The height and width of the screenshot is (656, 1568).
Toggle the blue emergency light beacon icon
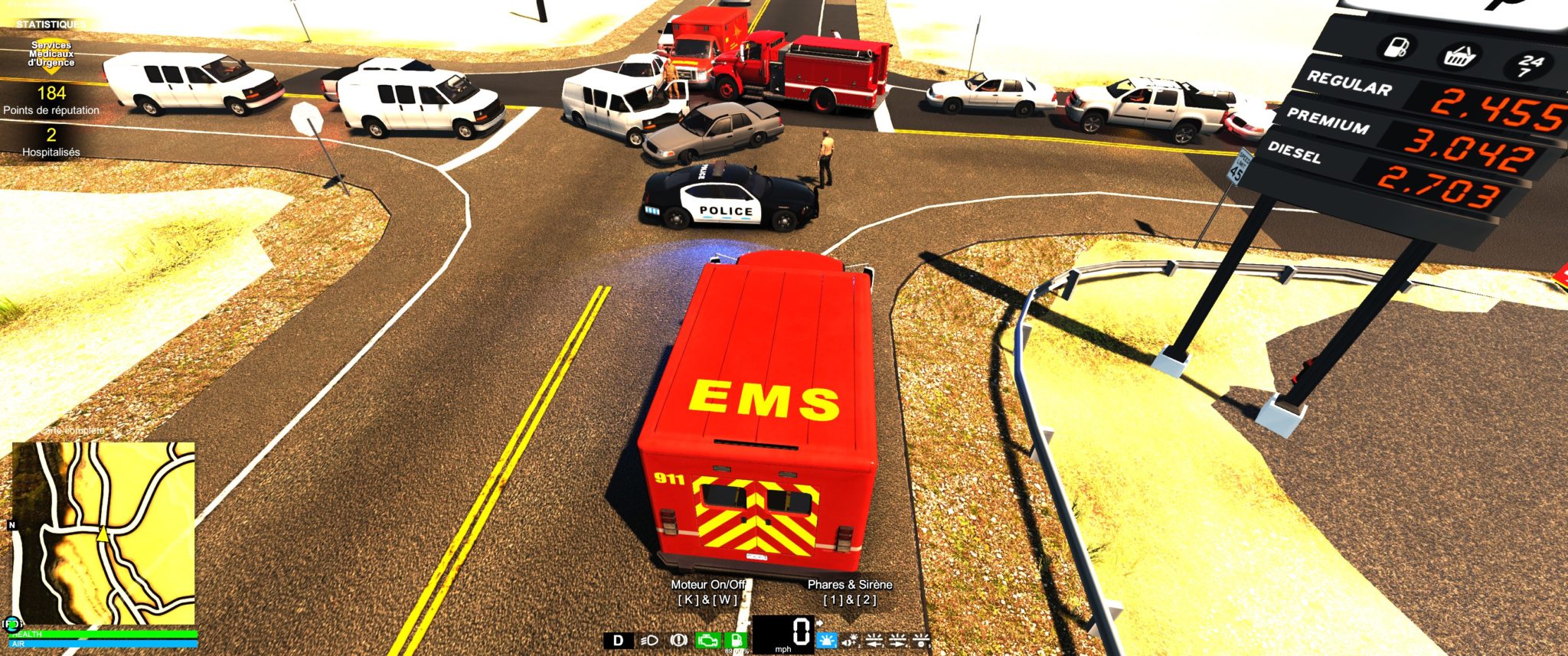[827, 640]
